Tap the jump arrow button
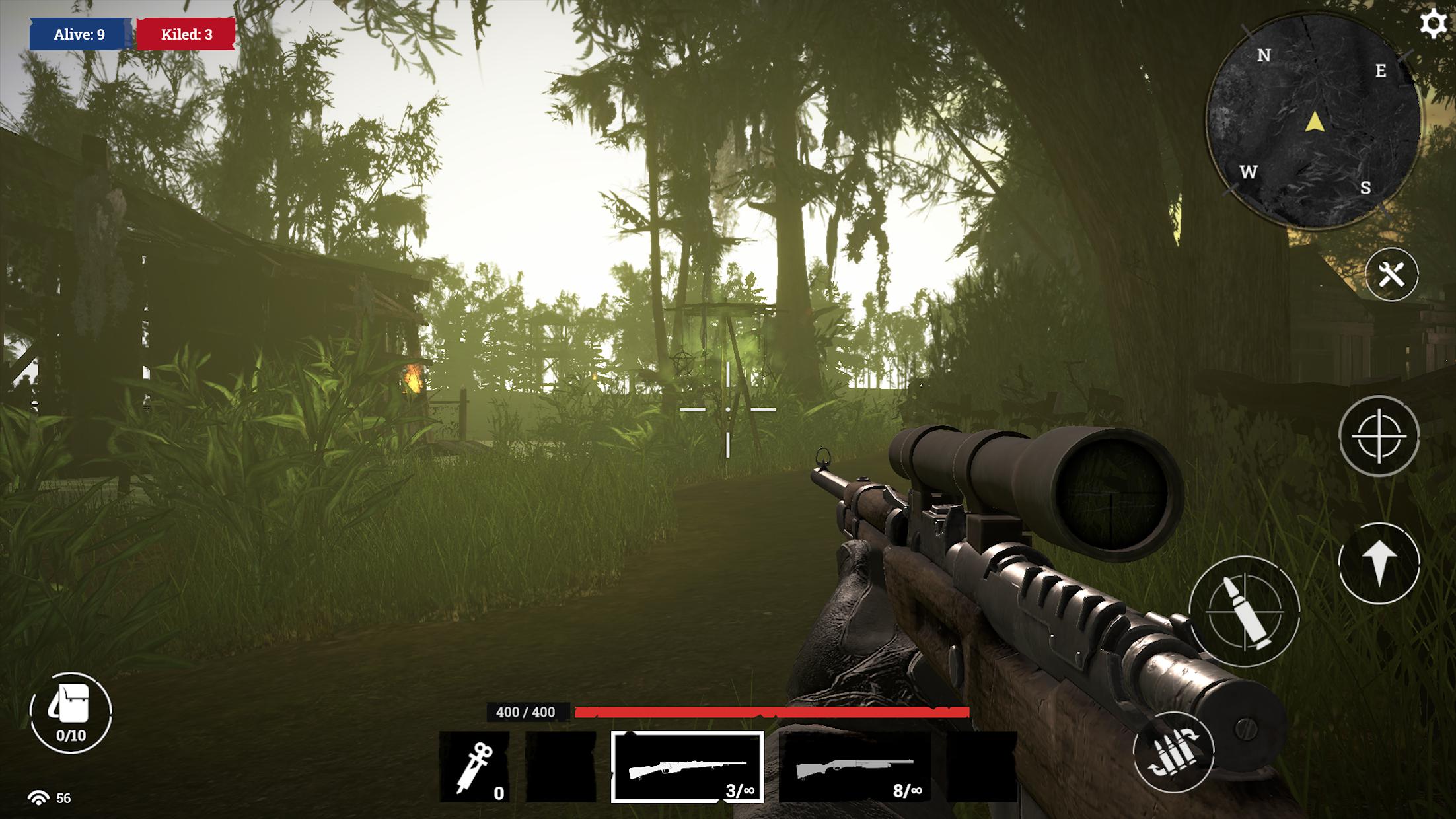Screen dimensions: 1456x819 click(x=1379, y=563)
